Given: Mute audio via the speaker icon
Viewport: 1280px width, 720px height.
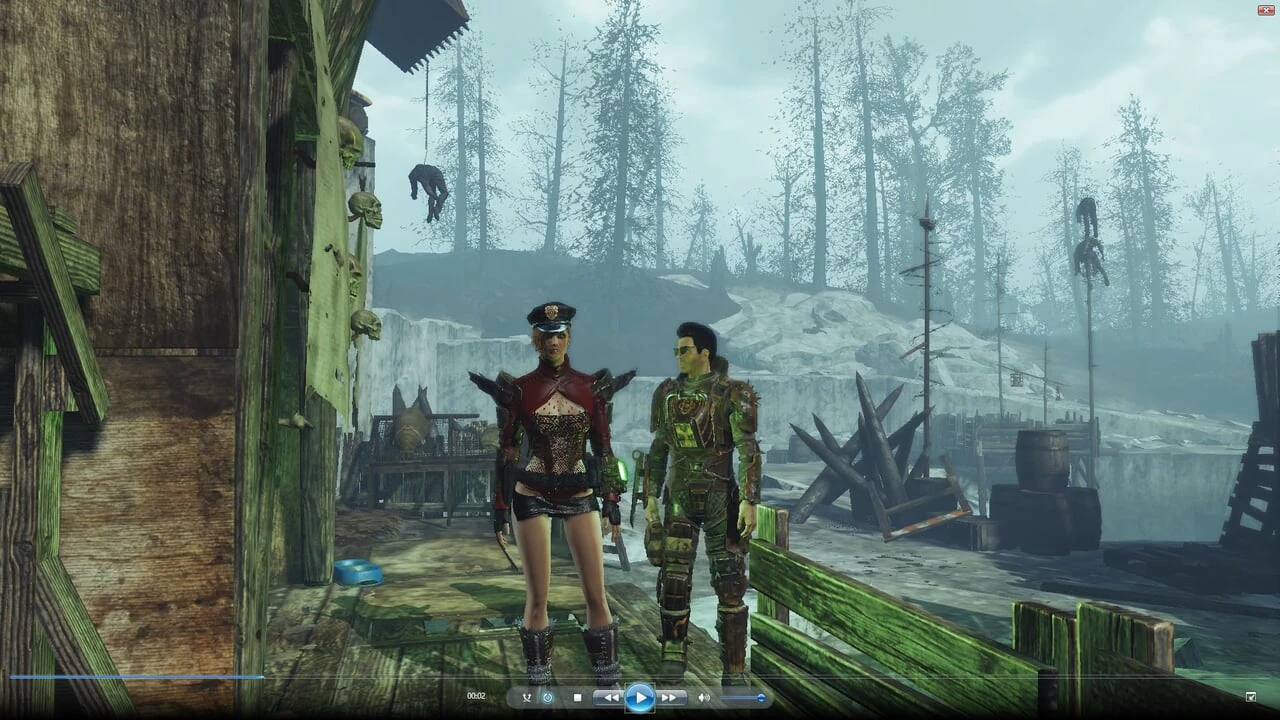Looking at the screenshot, I should (704, 697).
